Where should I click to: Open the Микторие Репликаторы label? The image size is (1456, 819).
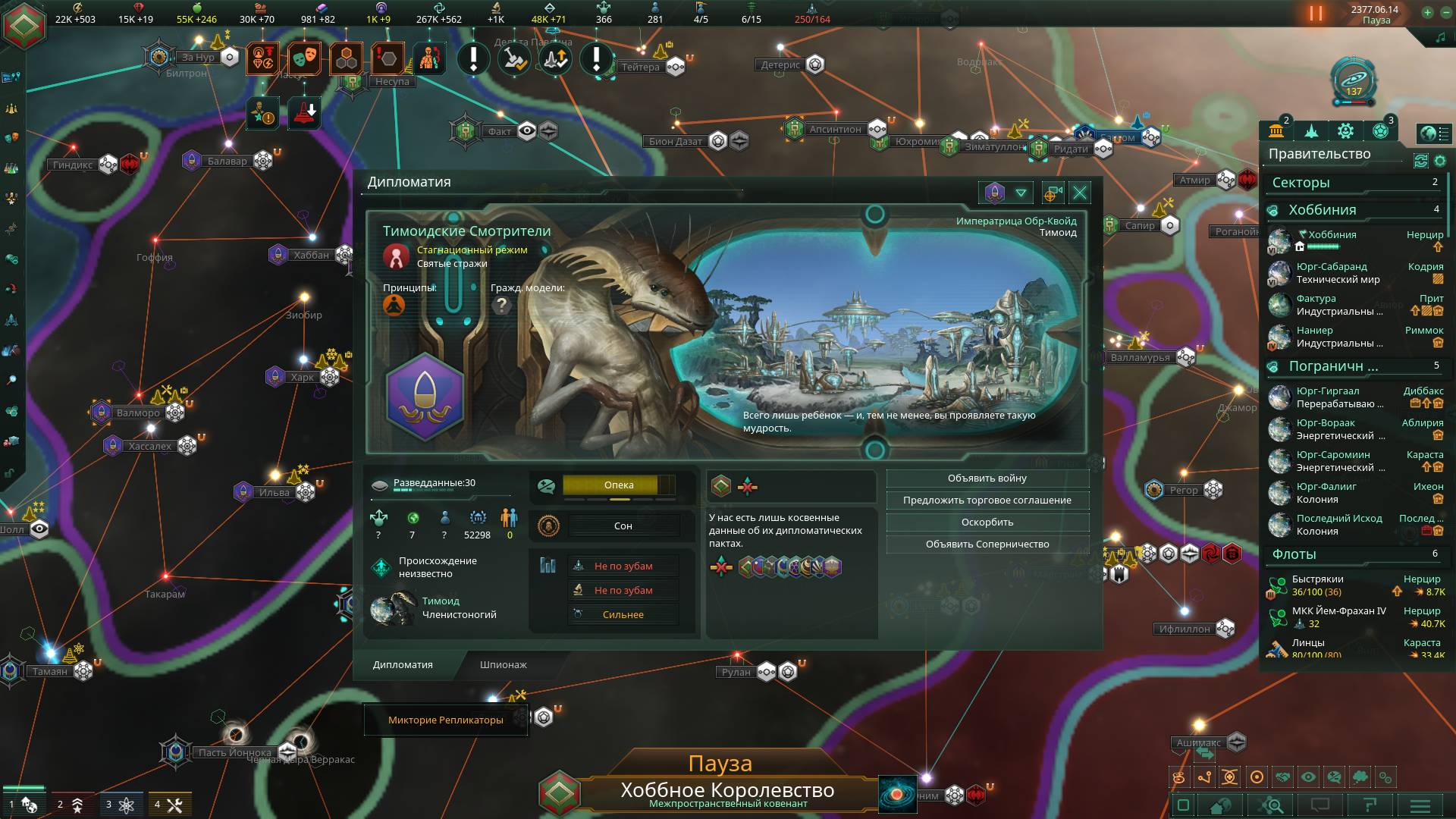tap(445, 720)
